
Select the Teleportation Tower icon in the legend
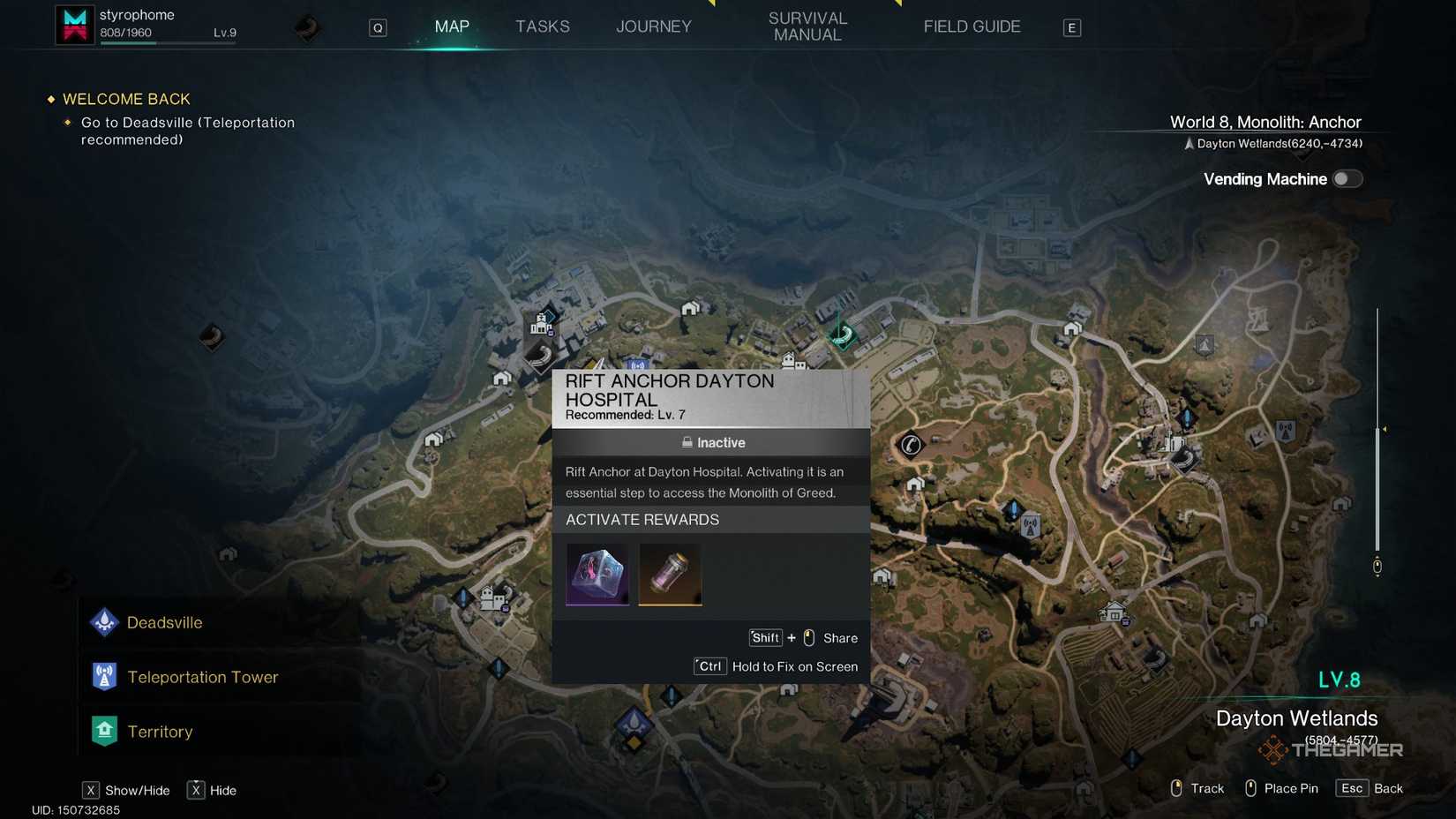click(103, 676)
